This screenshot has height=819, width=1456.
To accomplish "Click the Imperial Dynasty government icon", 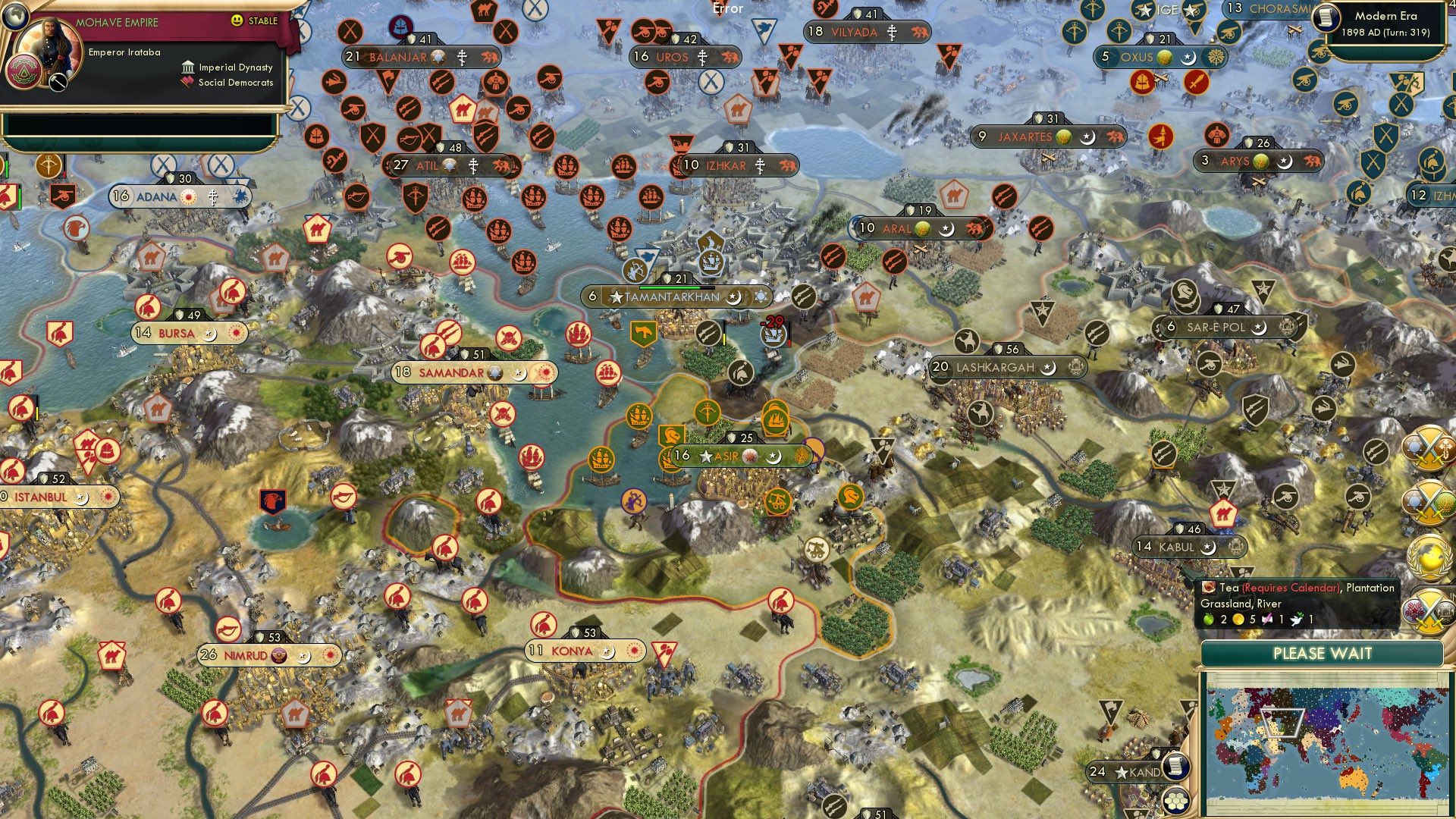I will pyautogui.click(x=189, y=67).
